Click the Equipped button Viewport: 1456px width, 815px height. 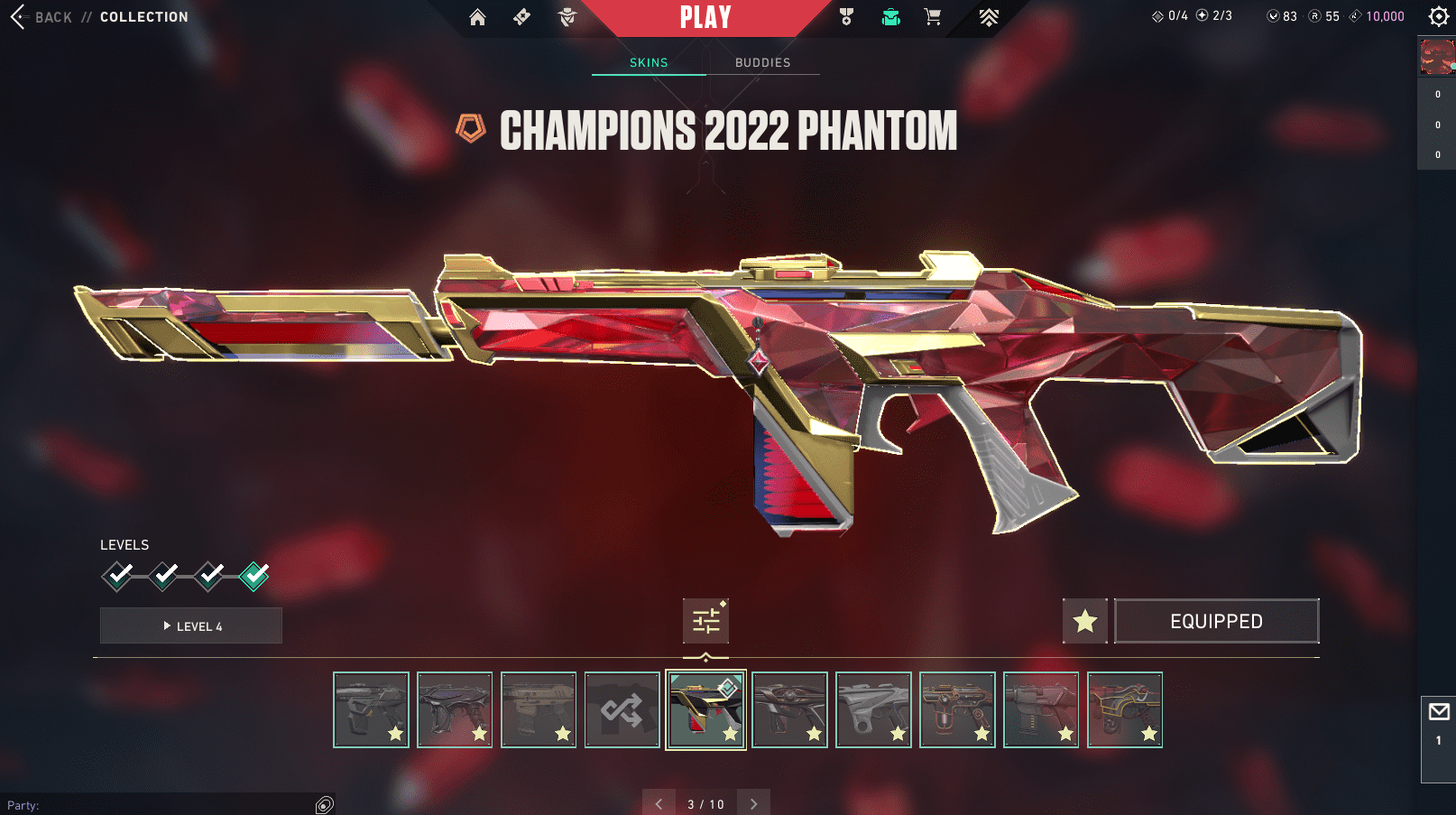point(1216,621)
